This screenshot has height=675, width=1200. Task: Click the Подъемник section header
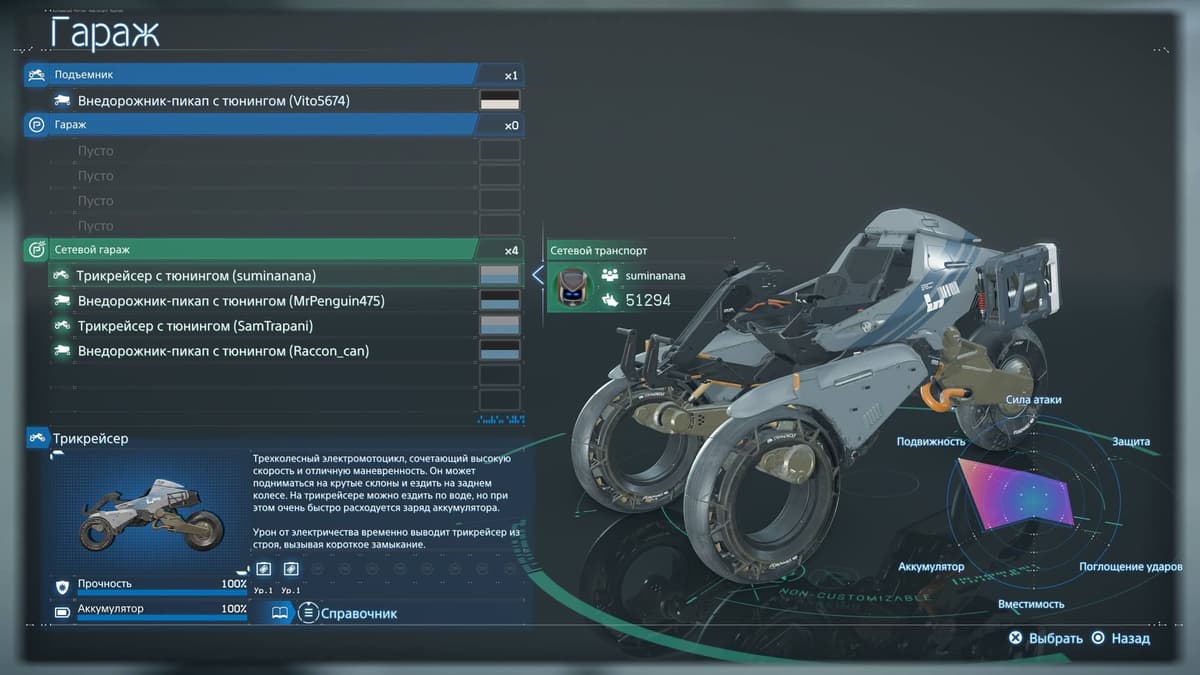coord(250,75)
